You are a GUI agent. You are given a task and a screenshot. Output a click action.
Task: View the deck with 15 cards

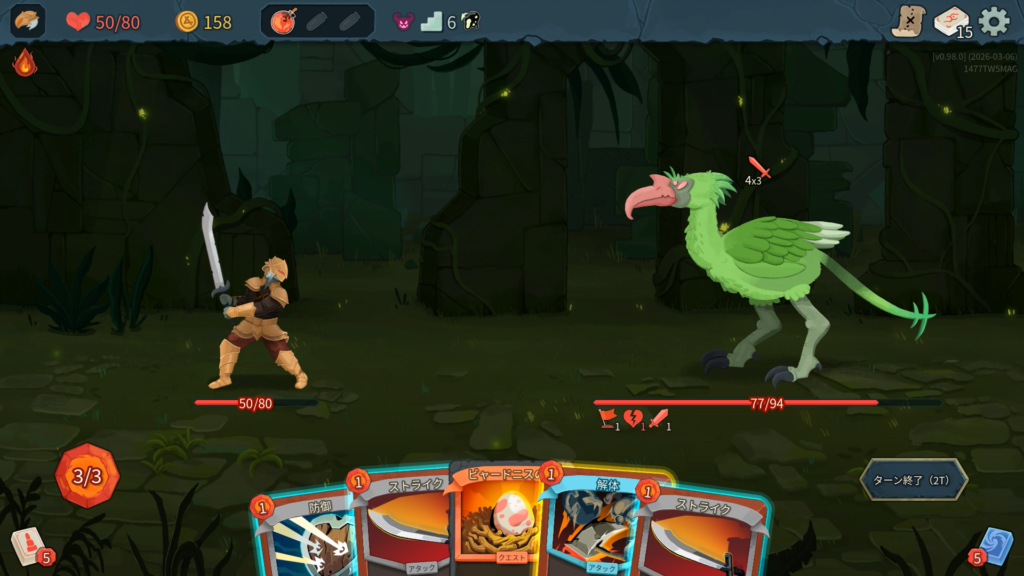pyautogui.click(x=951, y=21)
